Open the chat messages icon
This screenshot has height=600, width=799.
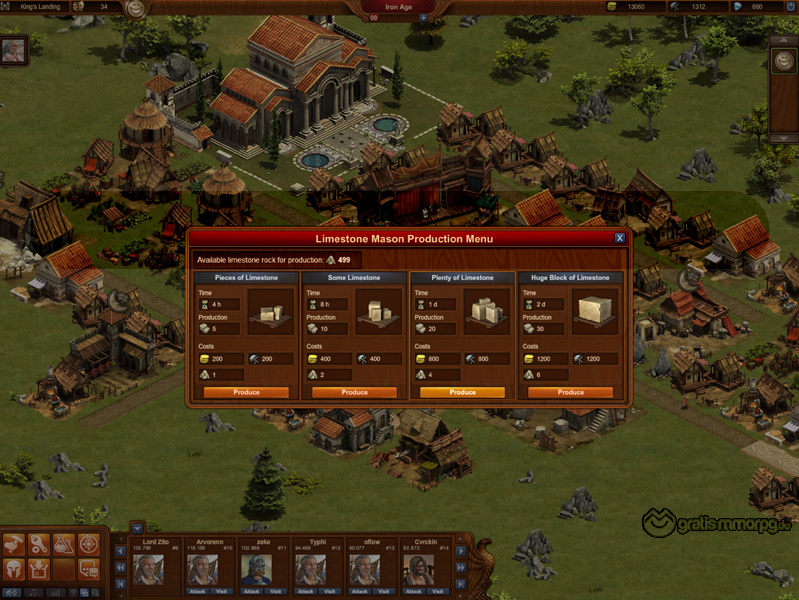coord(89,569)
